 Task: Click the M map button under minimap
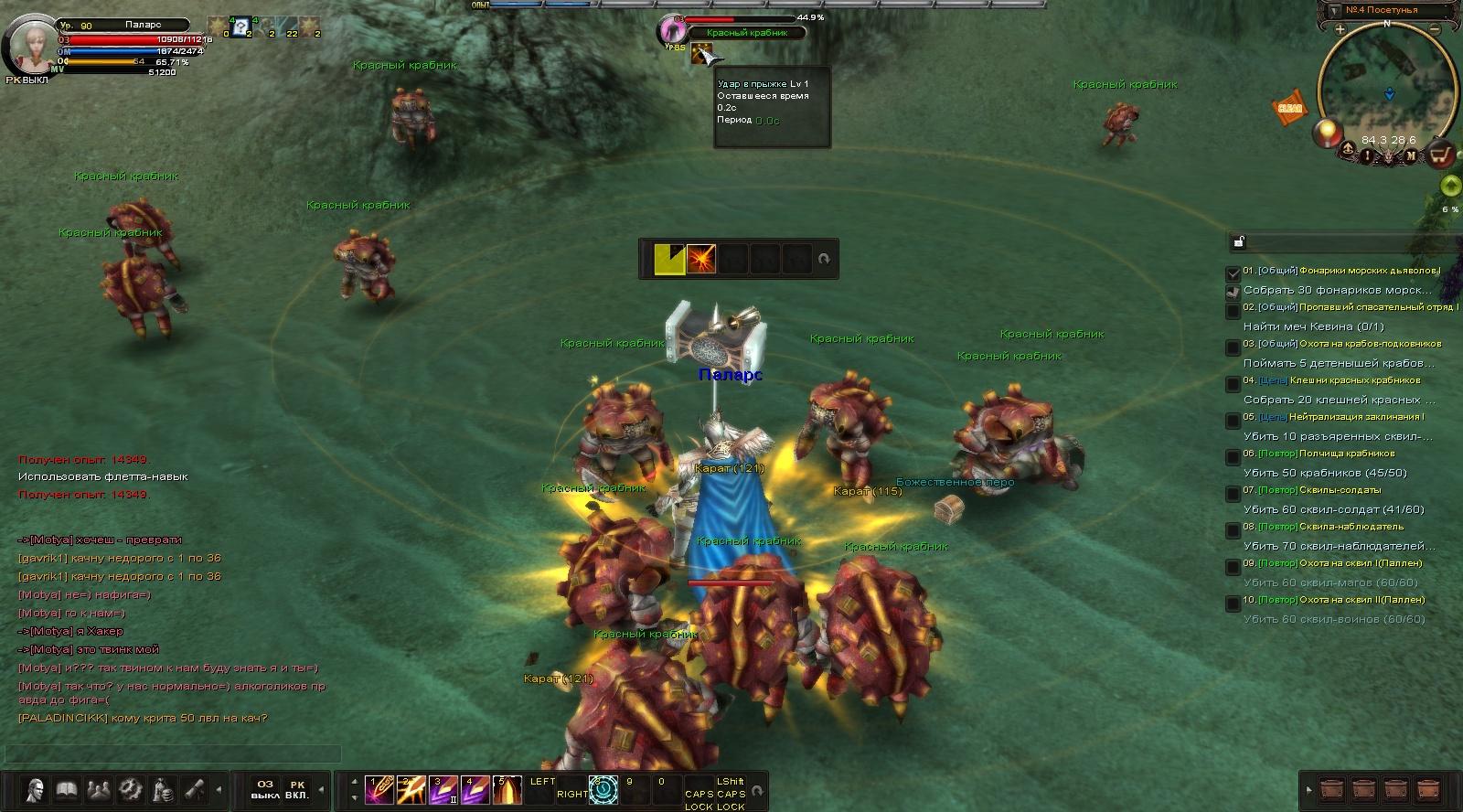1411,155
